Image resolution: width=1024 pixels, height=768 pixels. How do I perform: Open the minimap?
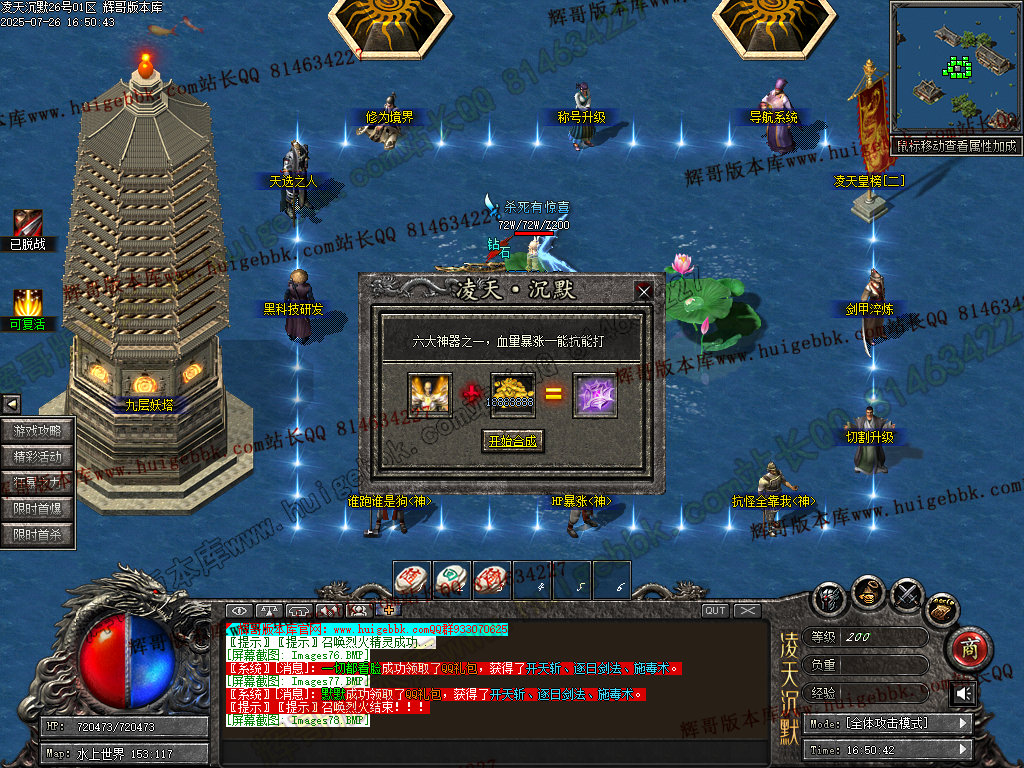point(954,70)
